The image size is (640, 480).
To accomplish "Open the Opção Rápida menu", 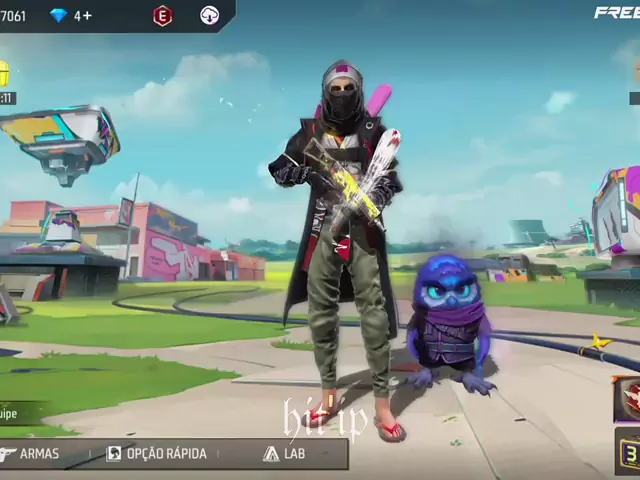I will 157,454.
